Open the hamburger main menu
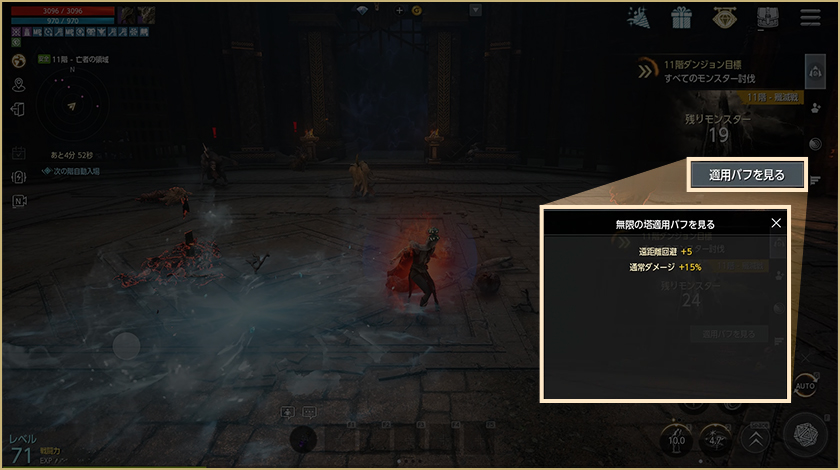 click(x=810, y=18)
